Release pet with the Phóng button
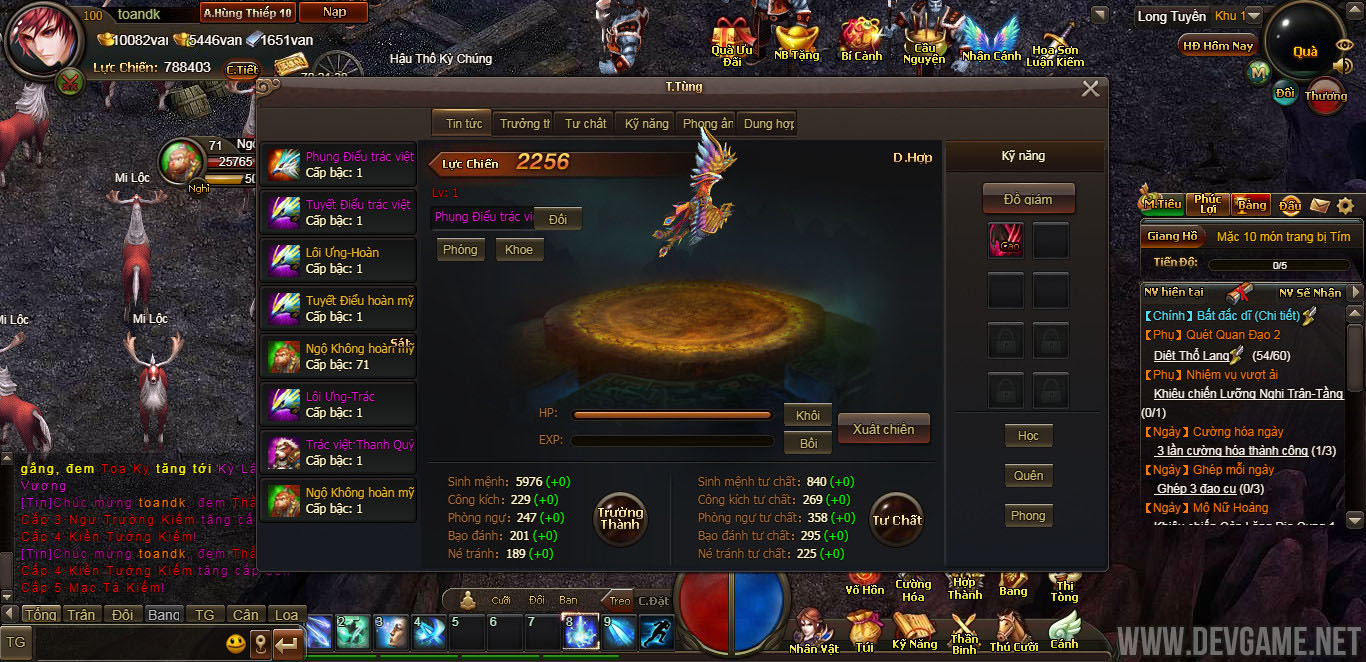Viewport: 1366px width, 662px height. click(460, 250)
